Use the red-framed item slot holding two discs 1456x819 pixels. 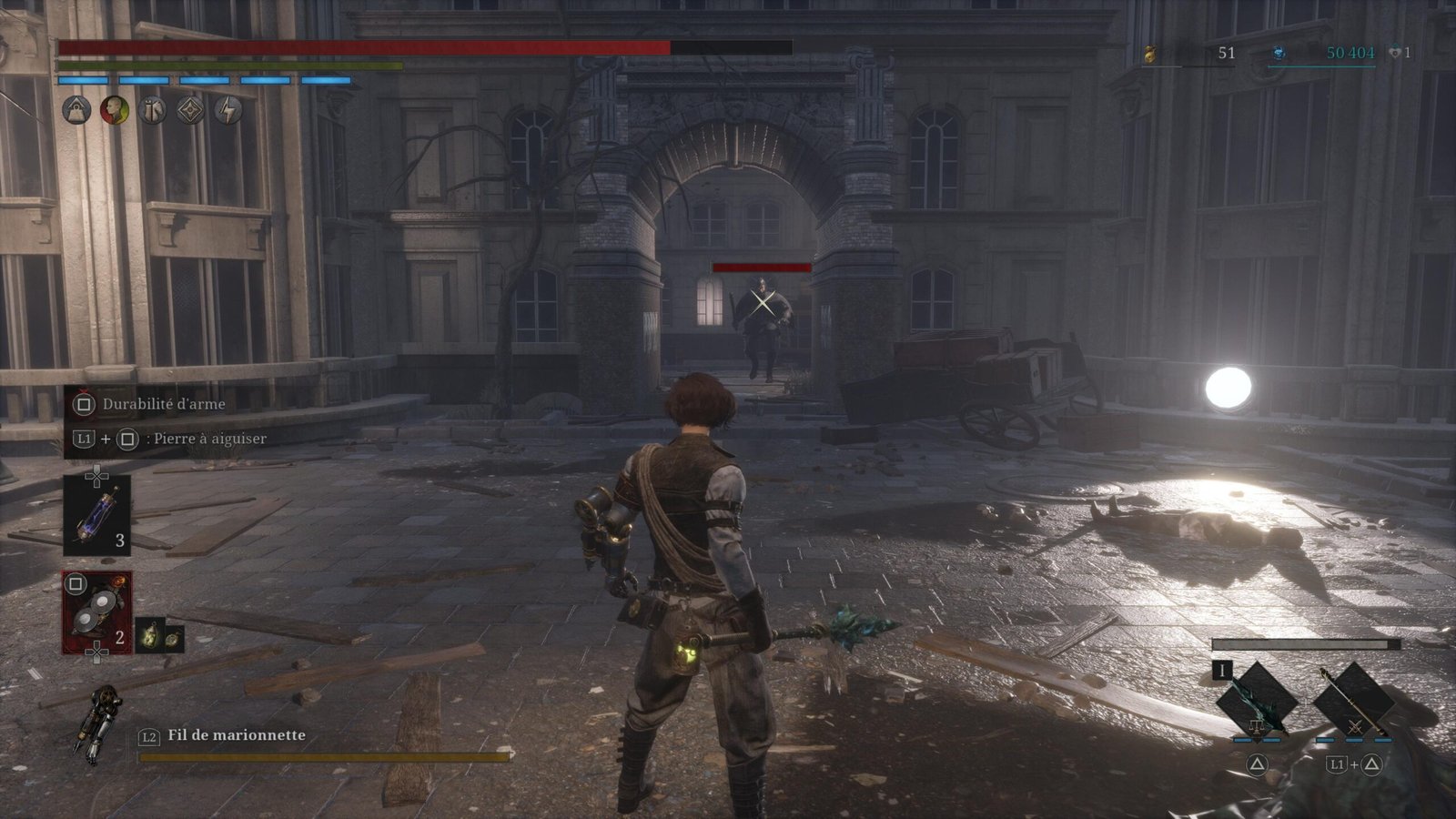pyautogui.click(x=96, y=612)
